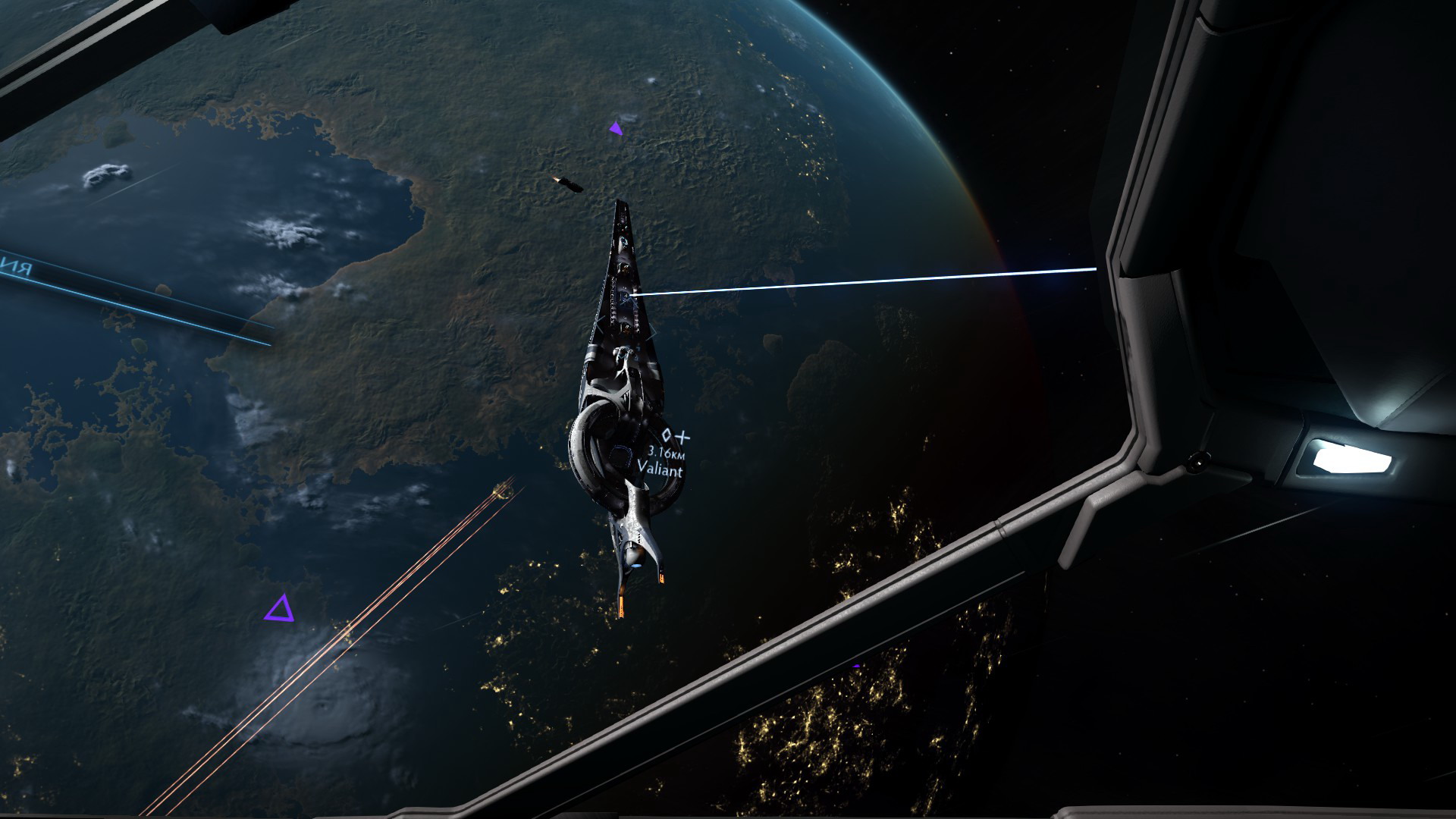This screenshot has height=819, width=1456.
Task: Target the small filled purple triangle marker
Action: pyautogui.click(x=615, y=129)
